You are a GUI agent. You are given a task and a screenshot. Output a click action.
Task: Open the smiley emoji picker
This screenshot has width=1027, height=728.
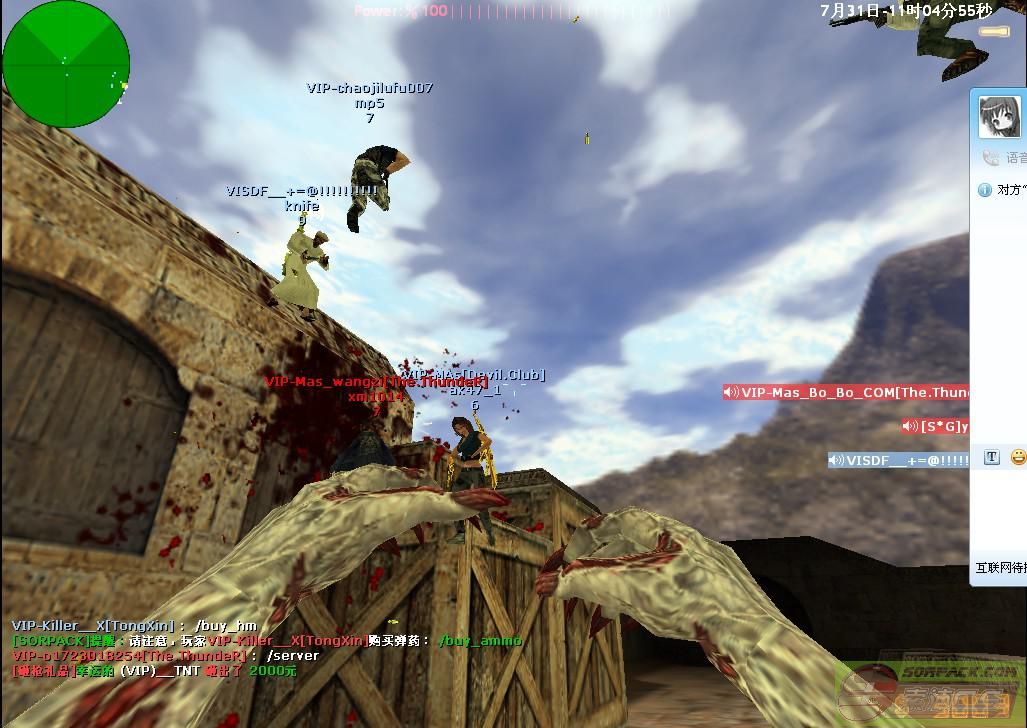[x=1018, y=457]
